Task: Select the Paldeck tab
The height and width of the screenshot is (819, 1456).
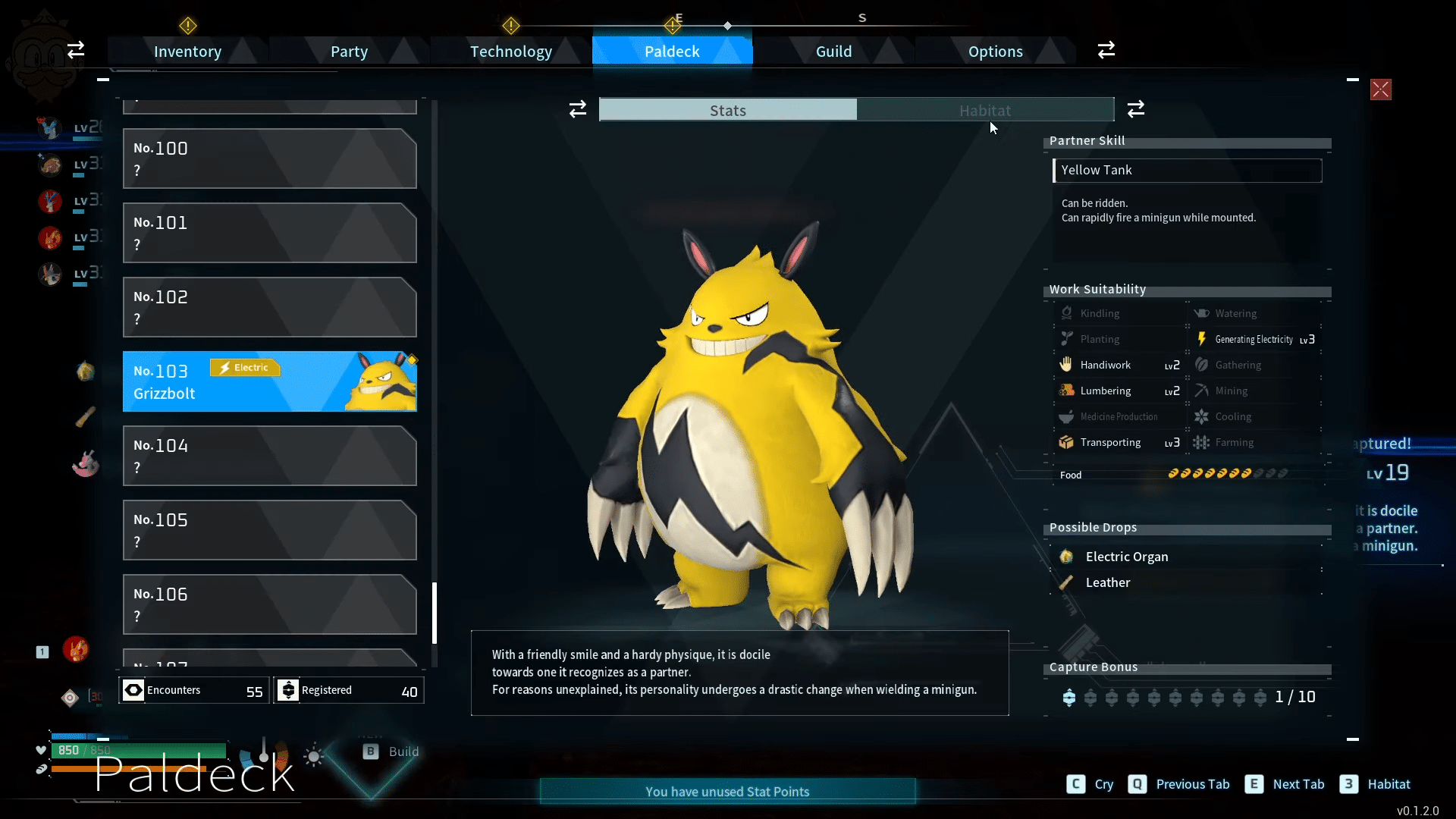Action: (x=672, y=52)
